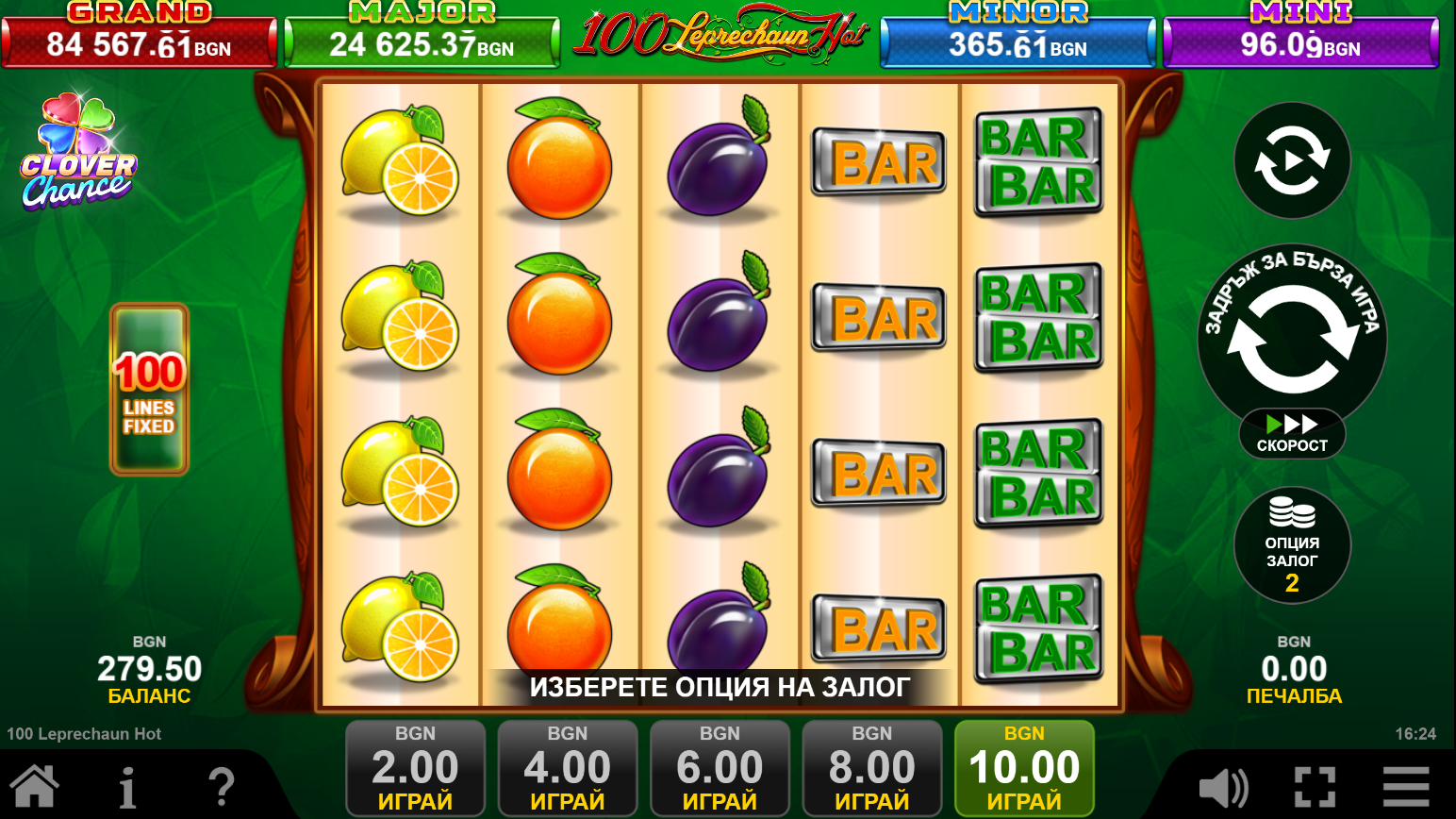Change the spin speed (СКОРОСТ)
This screenshot has height=819, width=1456.
tap(1292, 434)
